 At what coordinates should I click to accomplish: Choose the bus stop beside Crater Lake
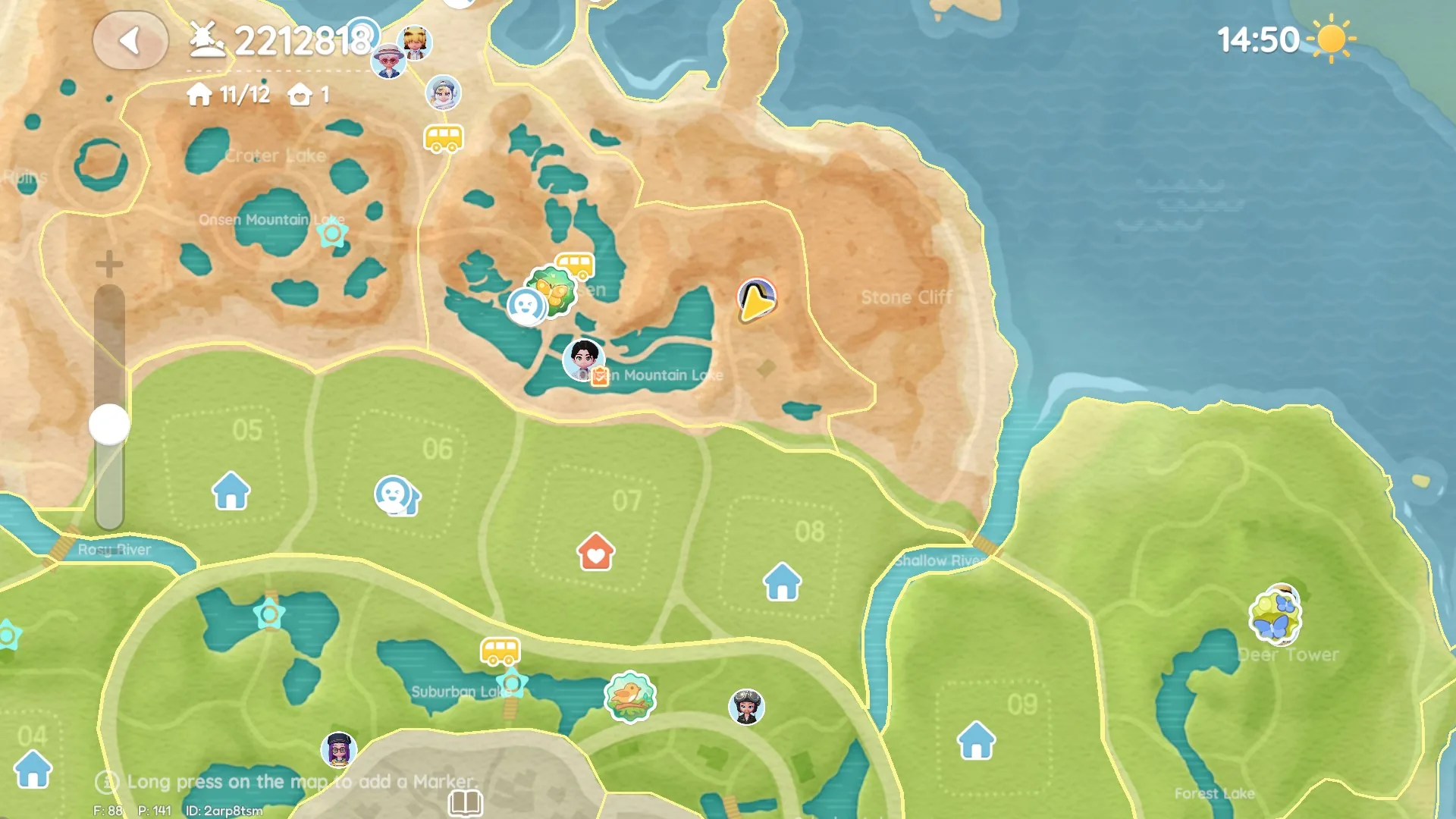pos(443,139)
